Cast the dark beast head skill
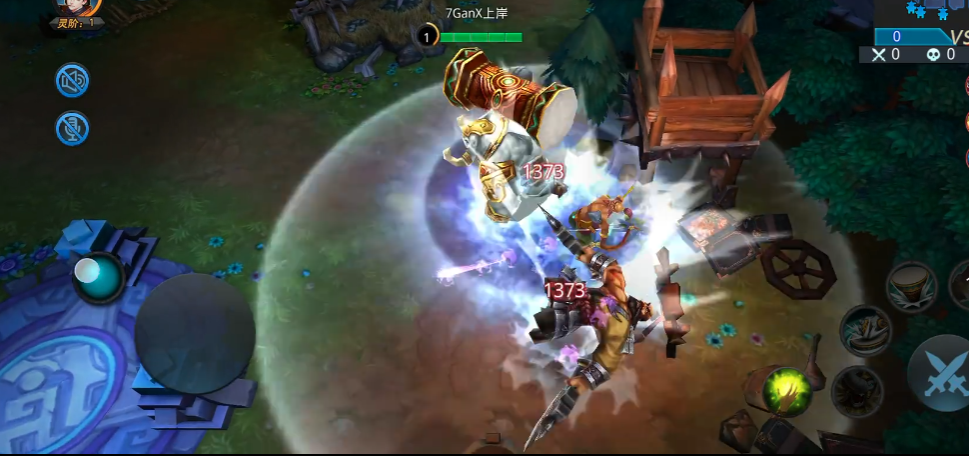 pyautogui.click(x=856, y=390)
